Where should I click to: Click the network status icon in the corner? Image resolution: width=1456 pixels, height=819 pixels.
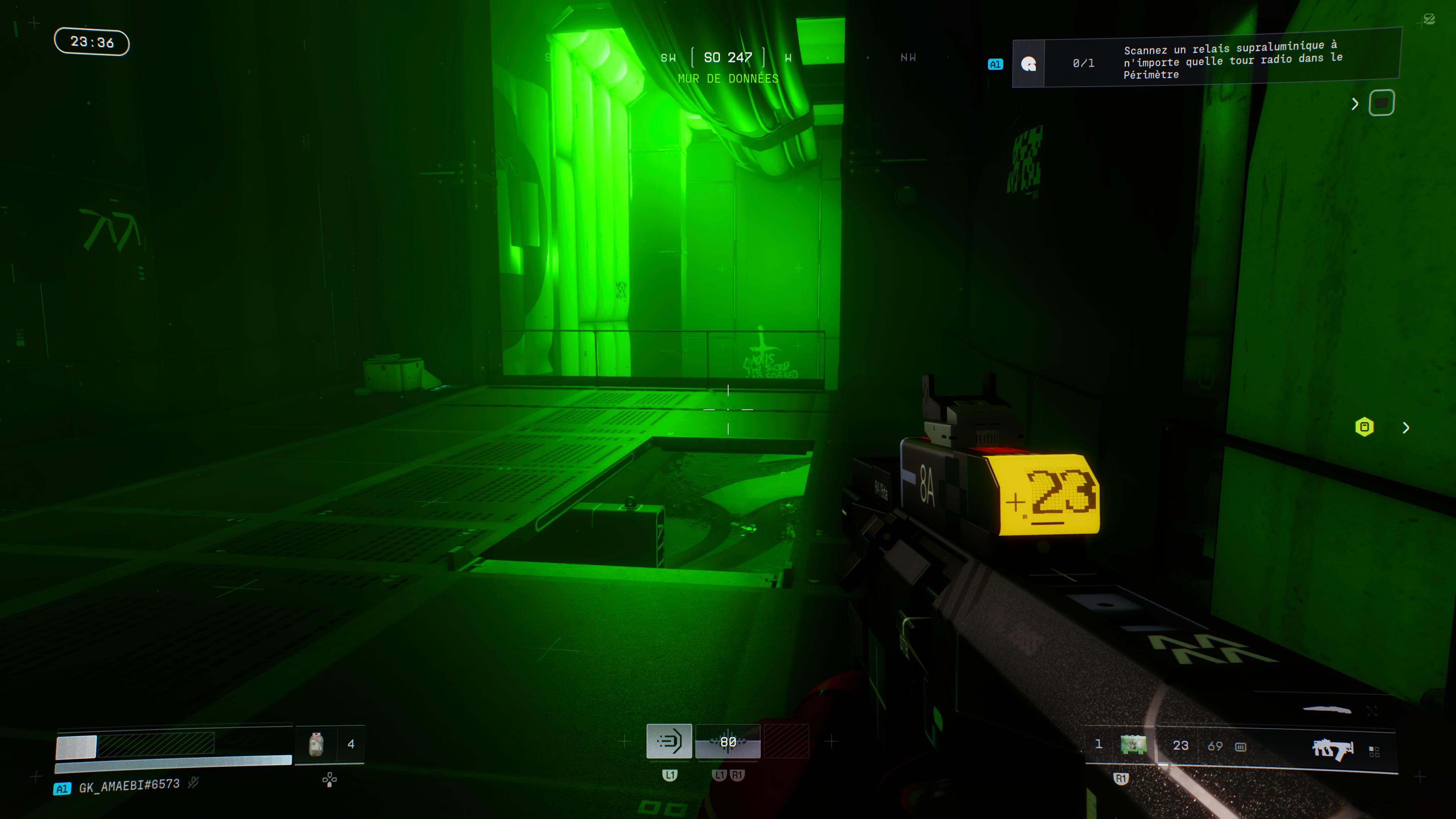pos(1429,20)
